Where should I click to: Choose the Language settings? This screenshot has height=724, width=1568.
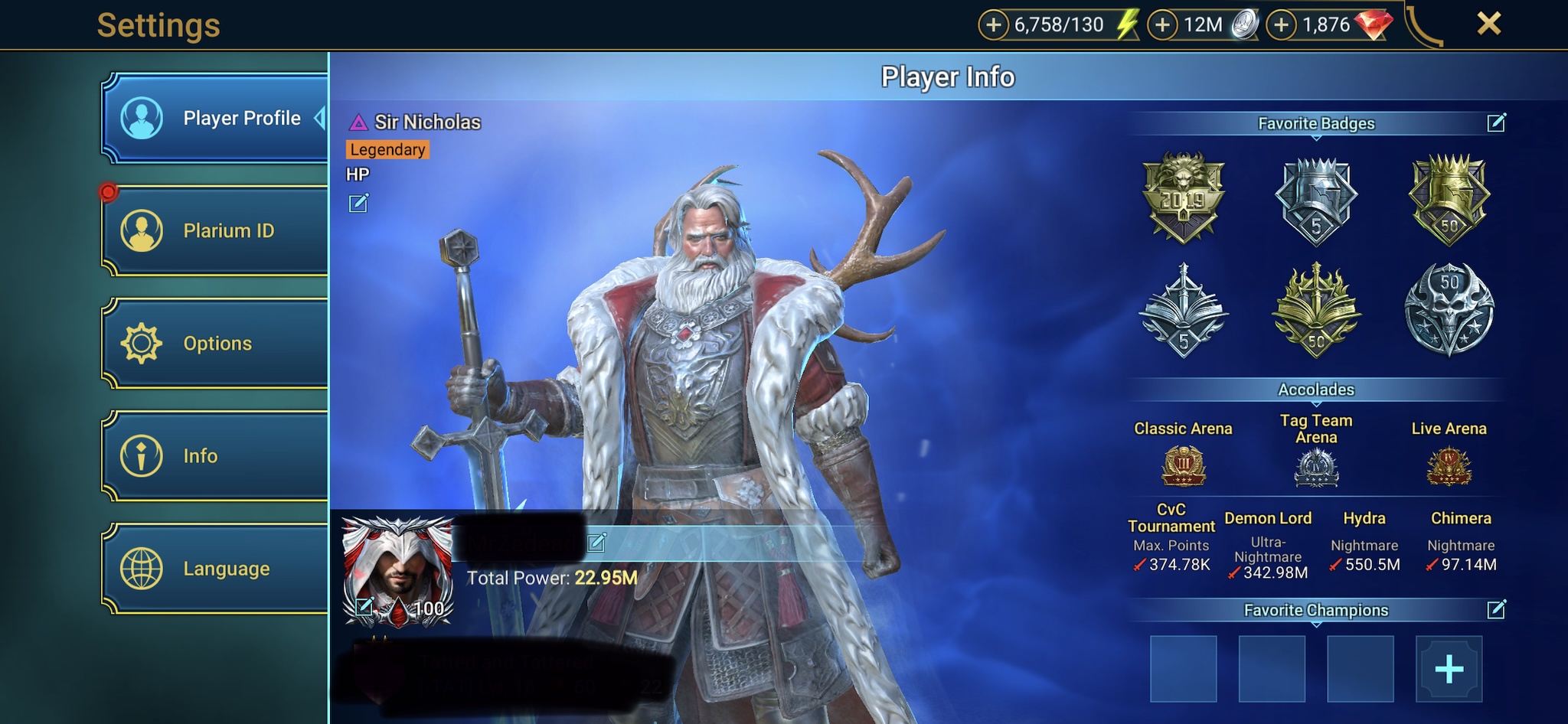pyautogui.click(x=217, y=569)
